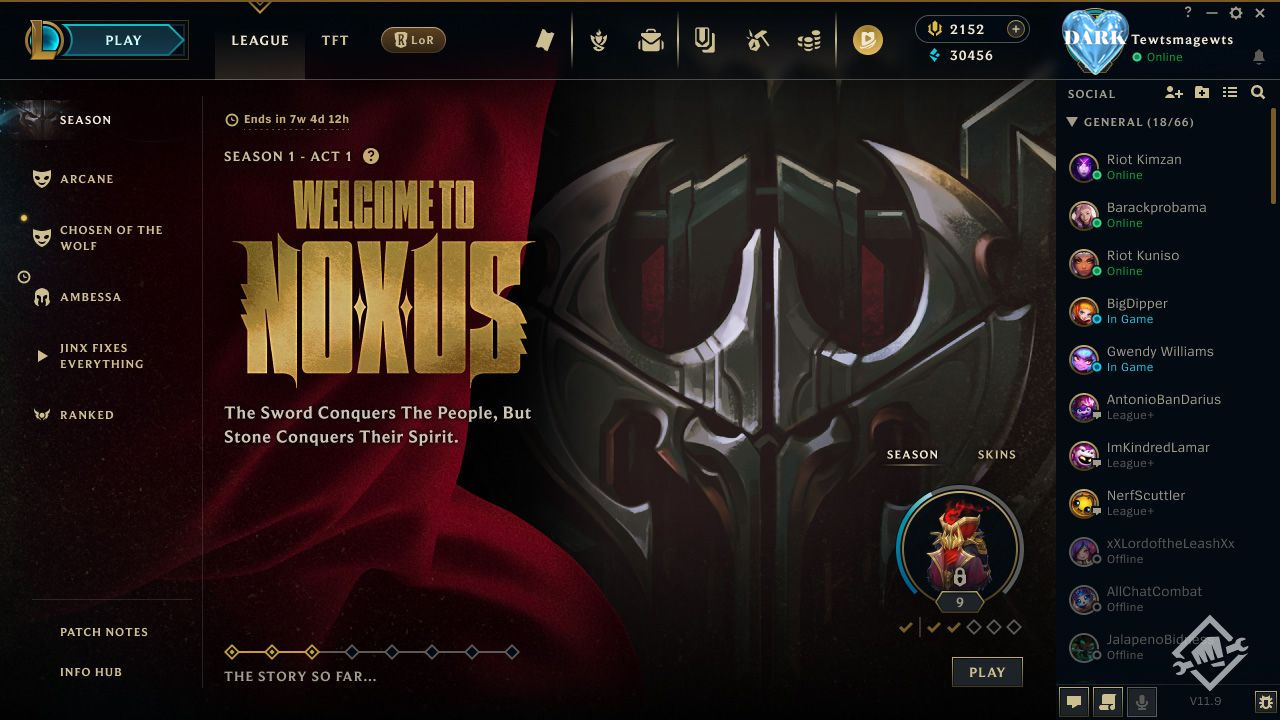The image size is (1280, 720).
Task: Toggle the friends list view icon
Action: pyautogui.click(x=1230, y=92)
